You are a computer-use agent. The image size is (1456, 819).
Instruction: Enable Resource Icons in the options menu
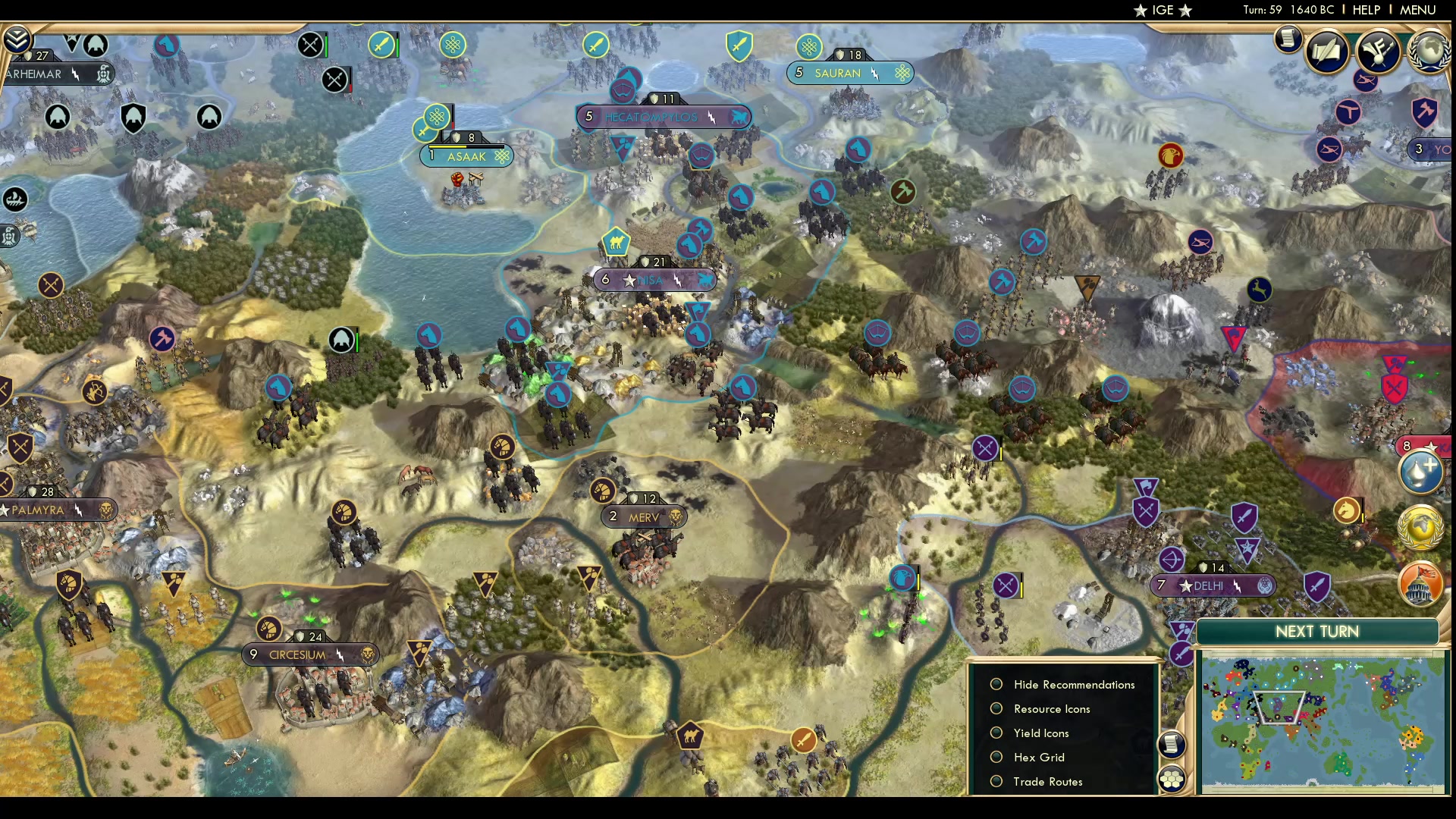(x=1051, y=708)
